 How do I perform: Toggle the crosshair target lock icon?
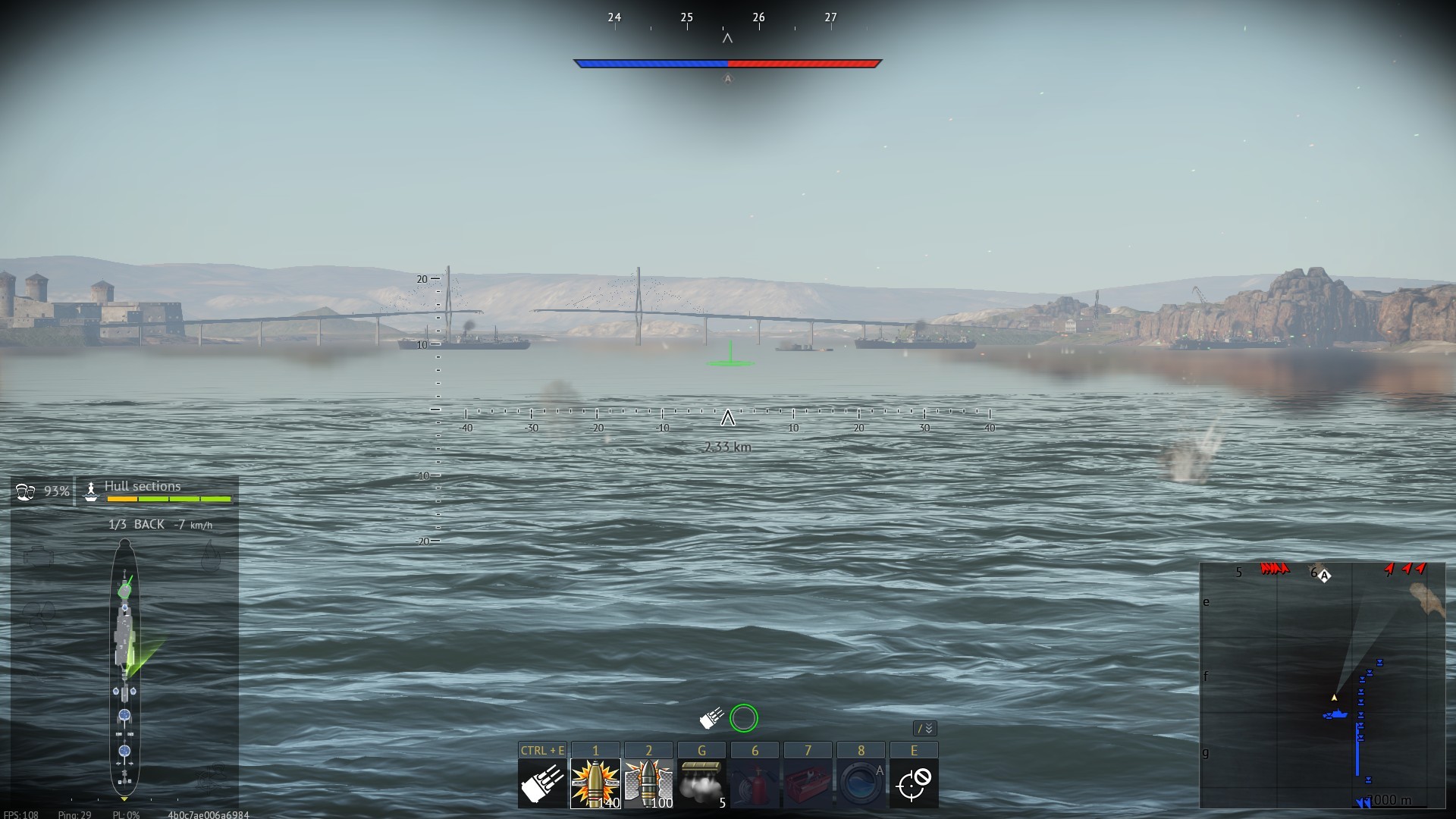pos(914,783)
